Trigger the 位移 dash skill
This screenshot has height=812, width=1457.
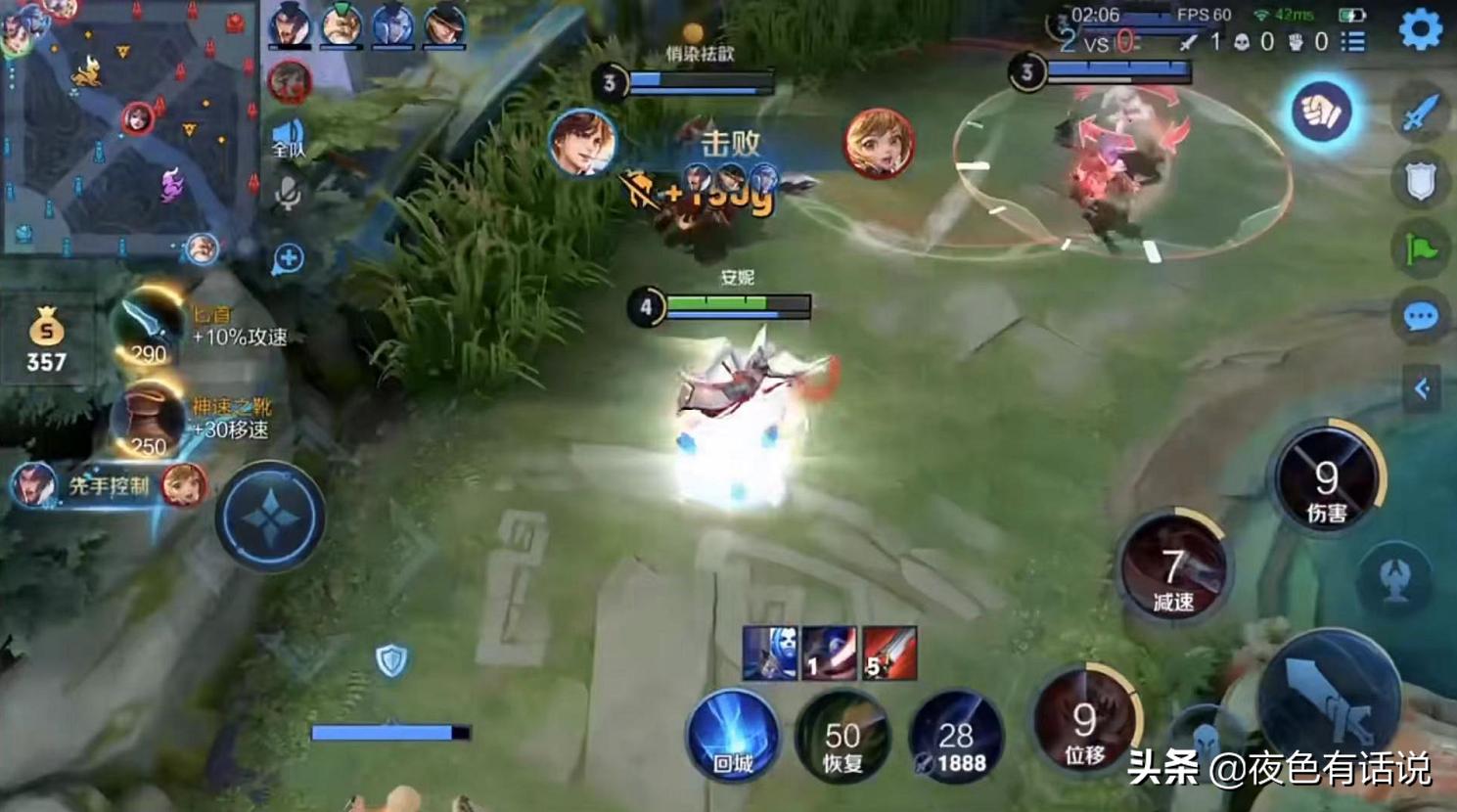[1084, 723]
